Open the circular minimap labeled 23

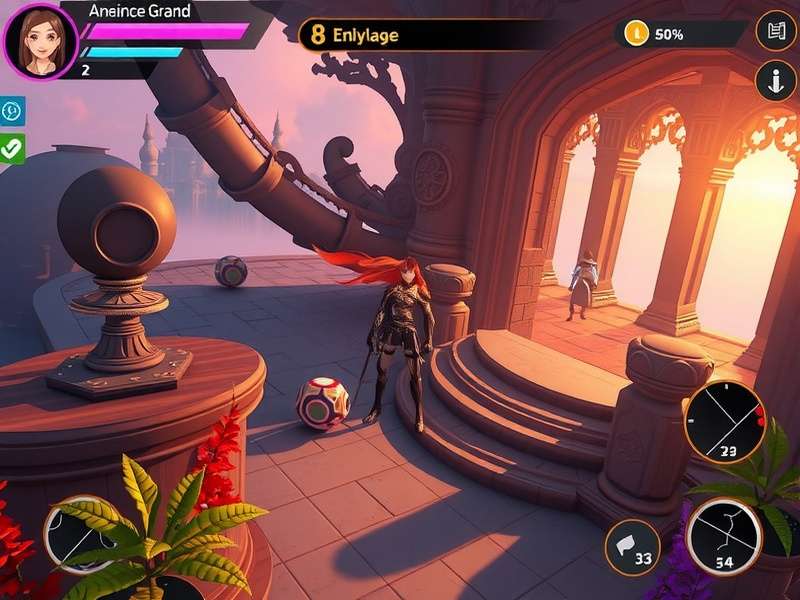coord(725,422)
